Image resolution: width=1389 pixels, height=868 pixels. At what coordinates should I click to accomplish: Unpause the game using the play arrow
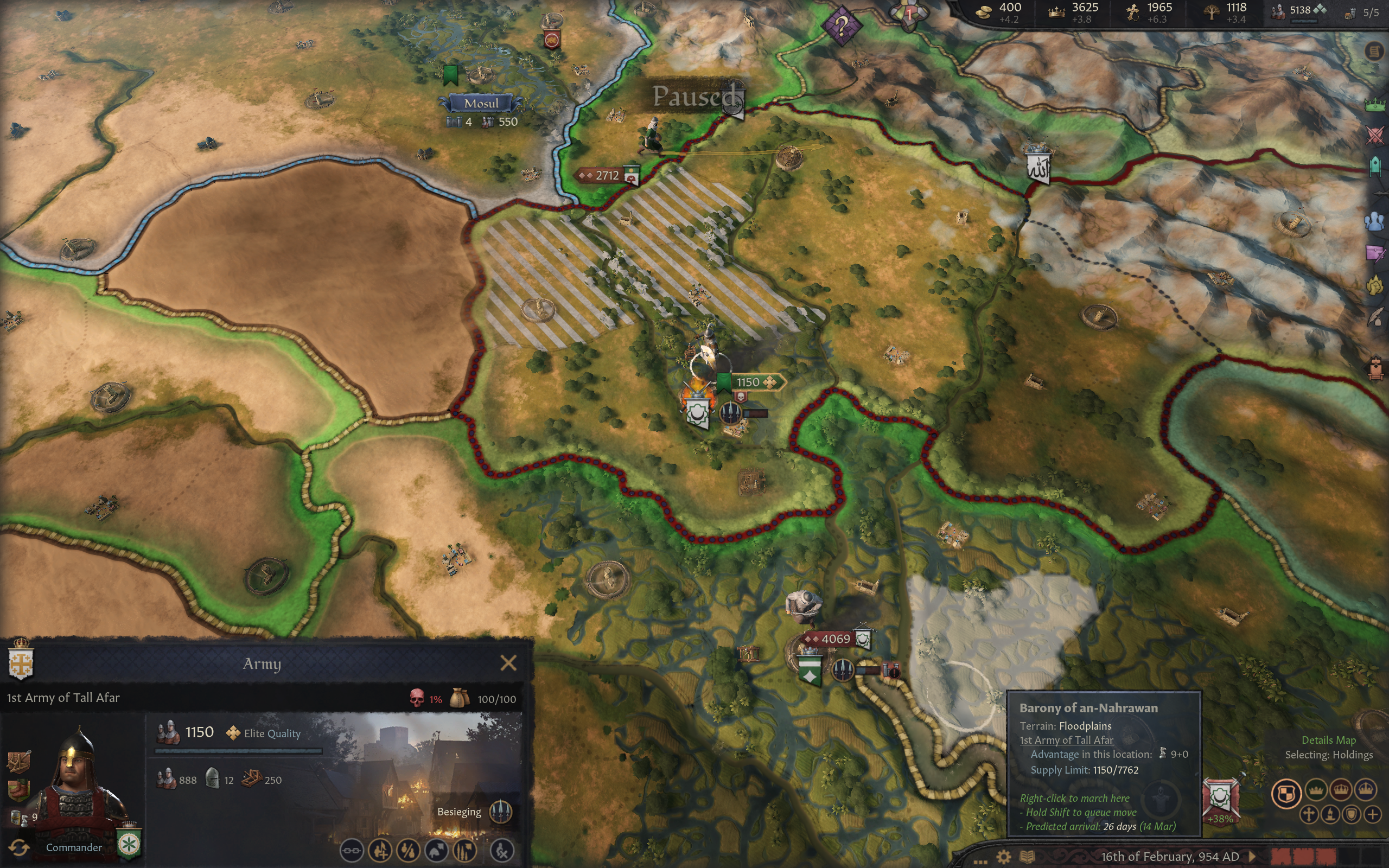coord(1252,857)
